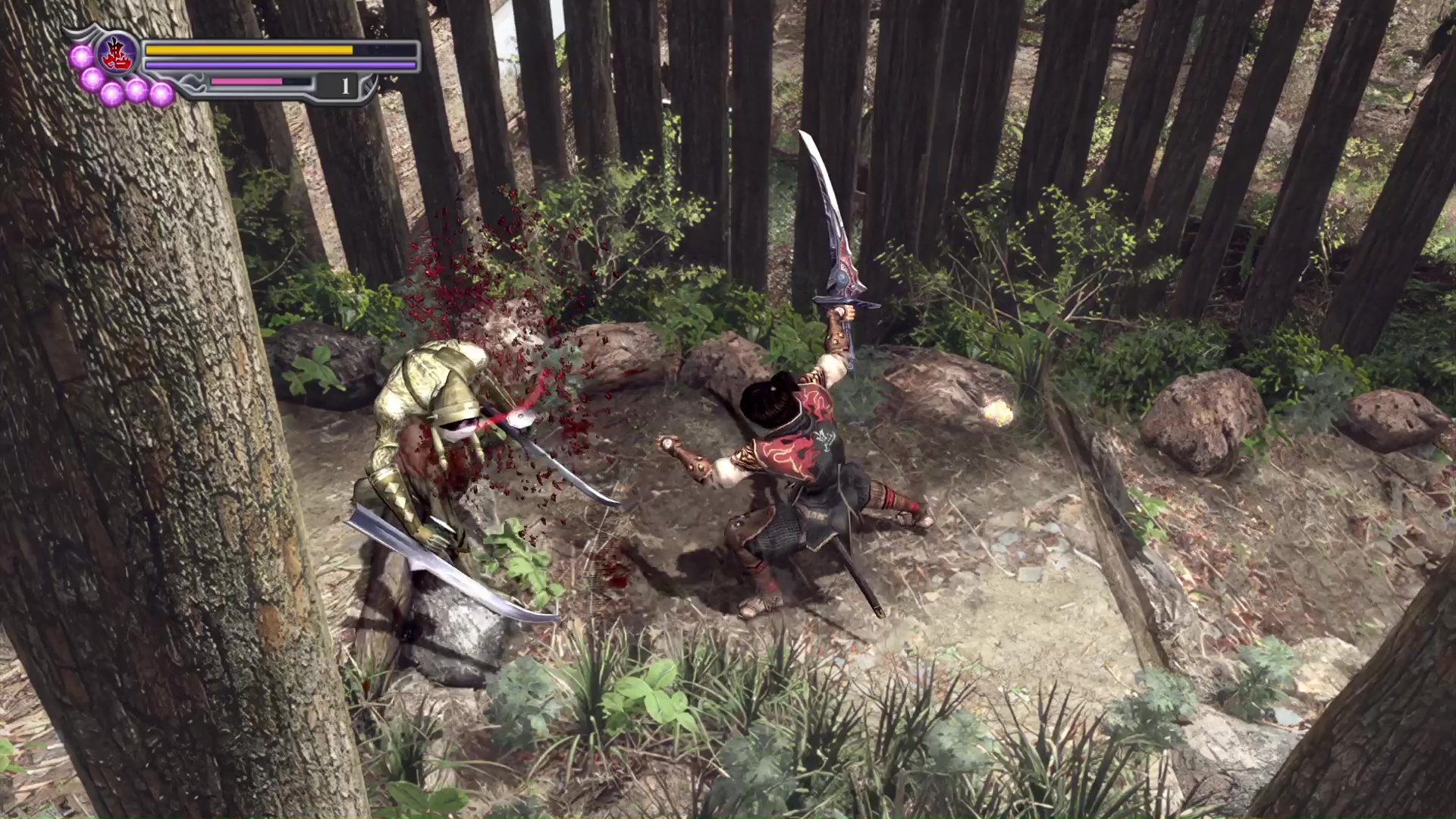Click the red kanji emblem icon
The height and width of the screenshot is (819, 1456).
118,55
